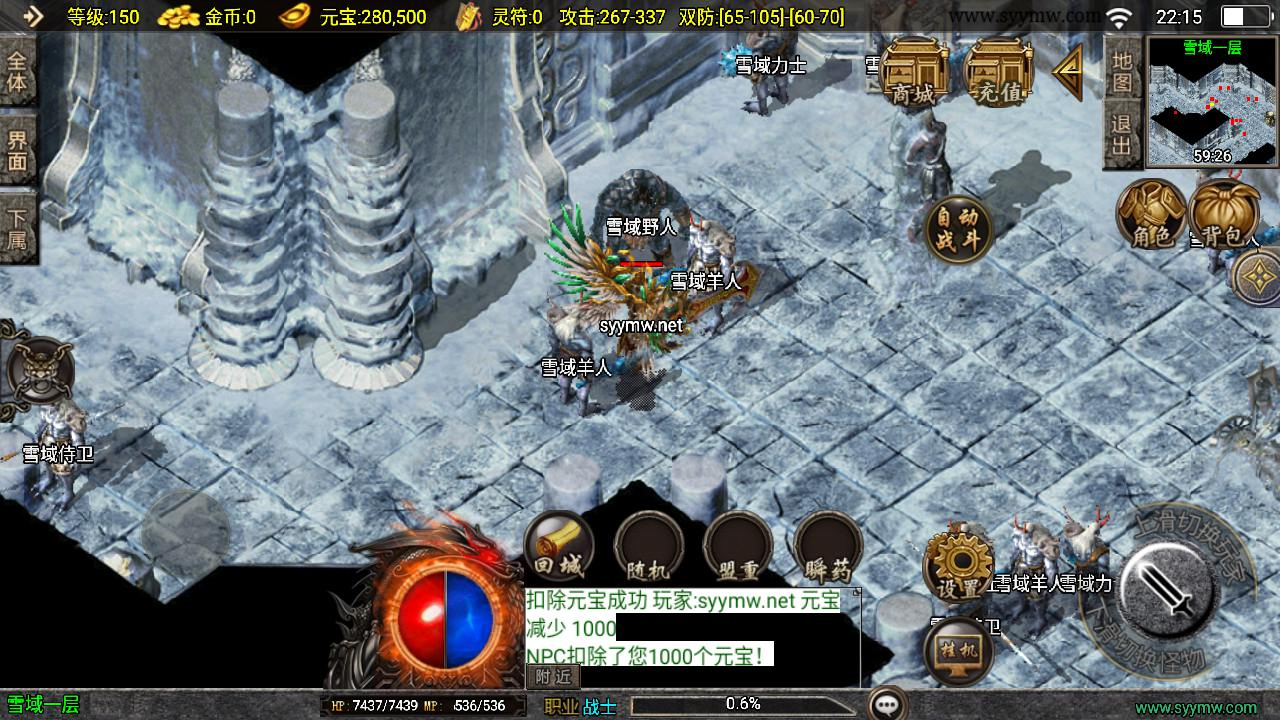Click the 退出 exit button
This screenshot has height=720, width=1280.
click(x=1122, y=136)
